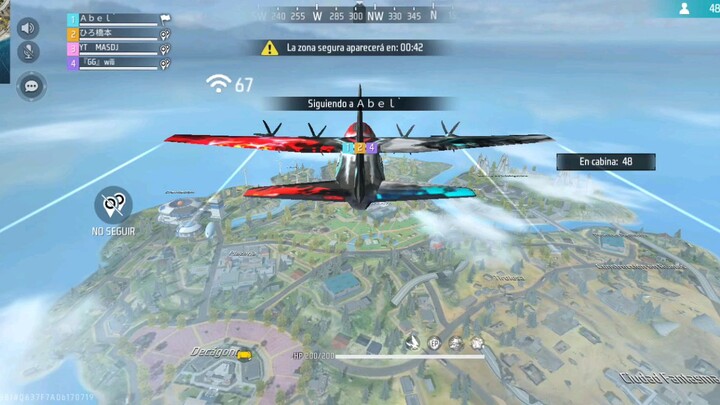Screen dimensions: 720x405
Task: Toggle the muted microphone icon
Action: (x=28, y=52)
